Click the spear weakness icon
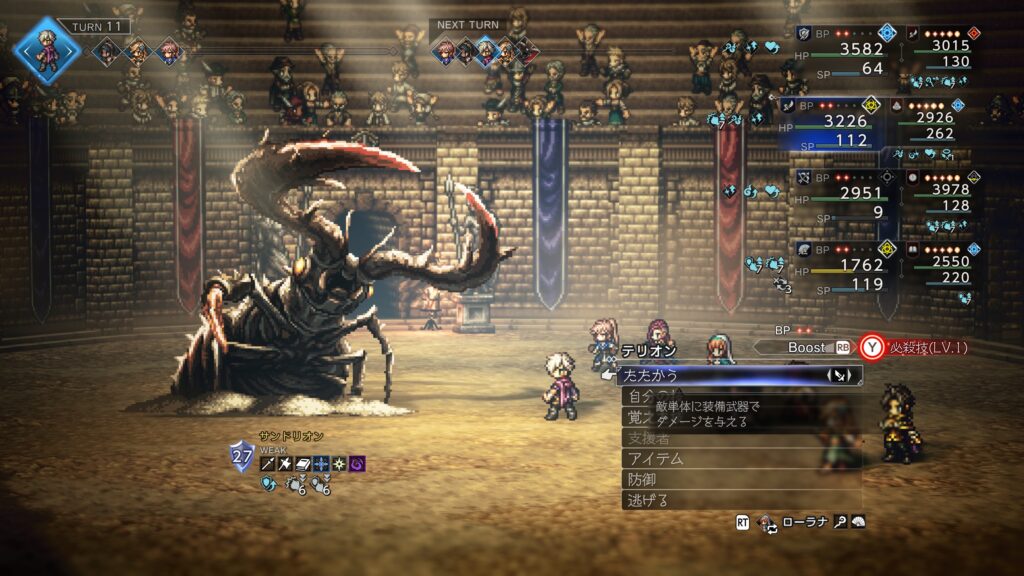 click(x=267, y=464)
